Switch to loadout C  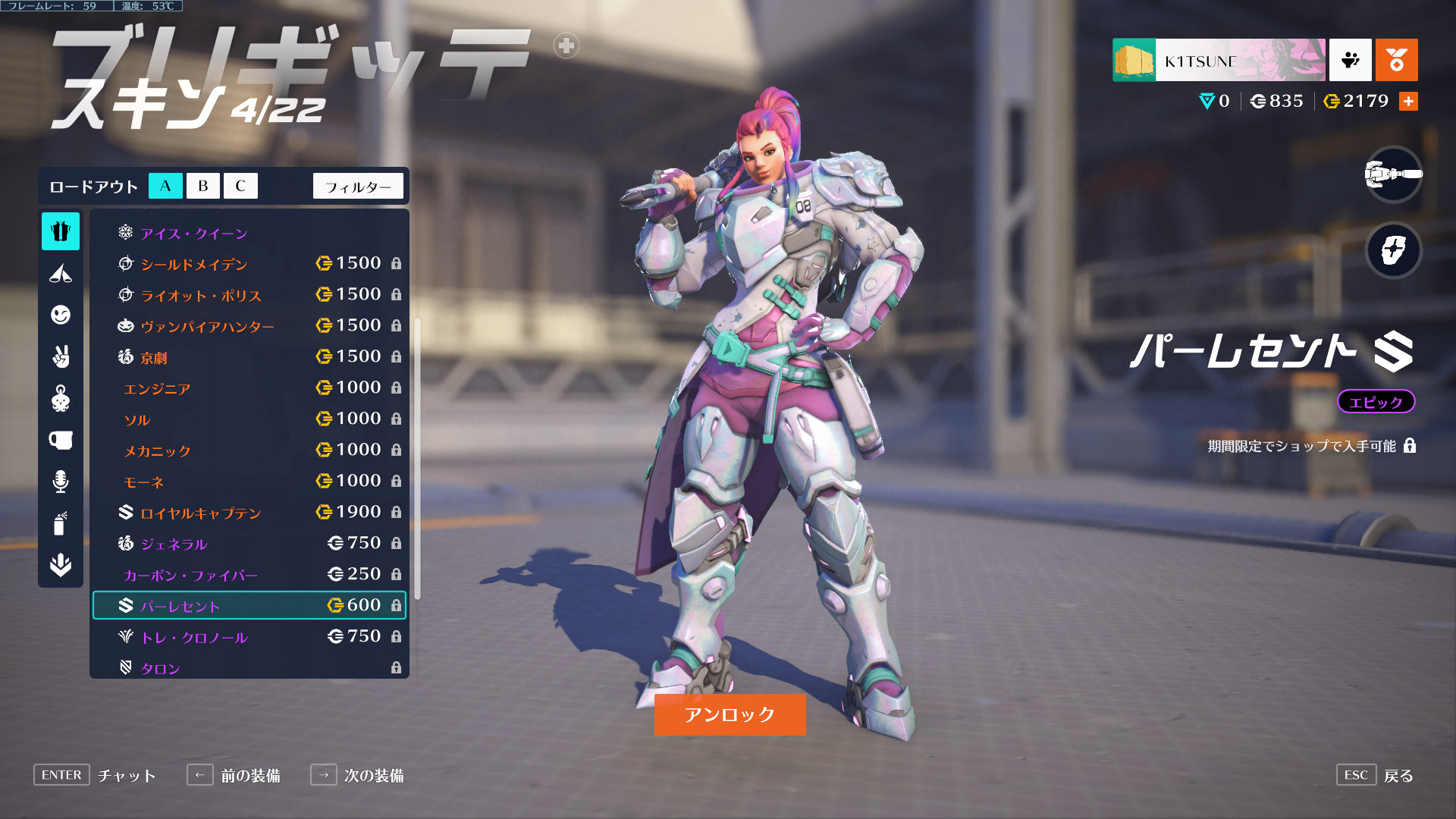pyautogui.click(x=240, y=186)
